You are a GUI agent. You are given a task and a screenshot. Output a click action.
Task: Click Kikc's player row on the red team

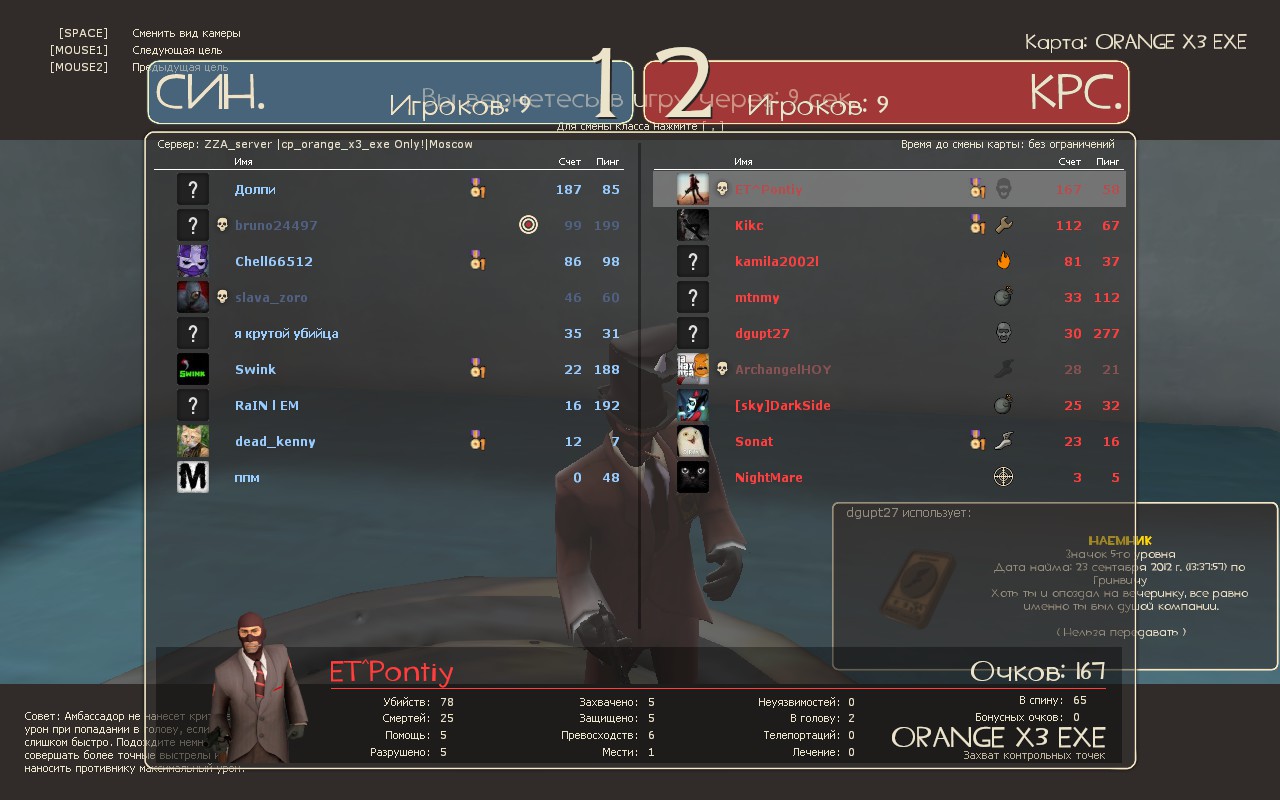[x=749, y=226]
